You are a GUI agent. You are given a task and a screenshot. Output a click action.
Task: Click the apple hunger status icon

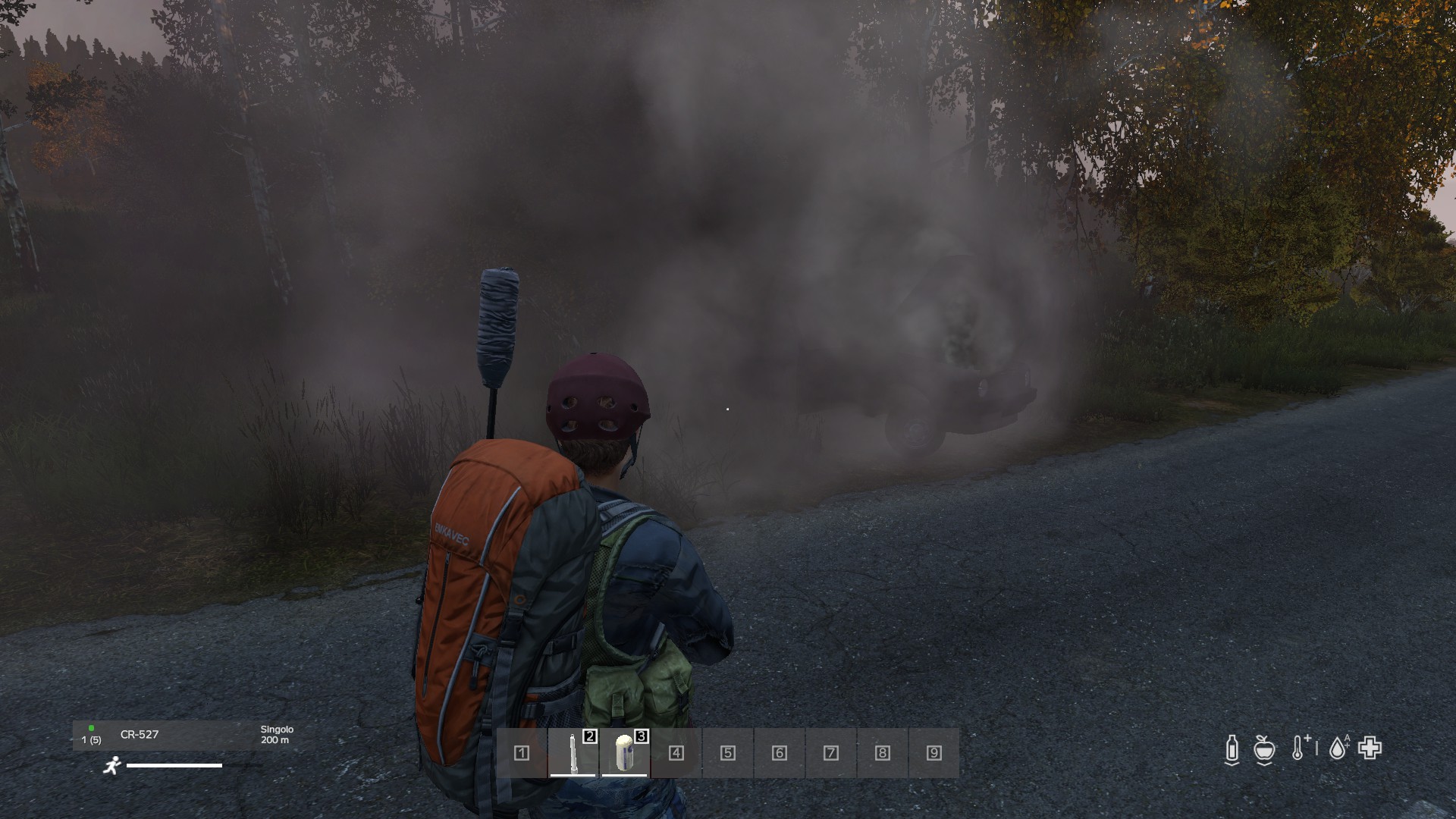pyautogui.click(x=1264, y=749)
